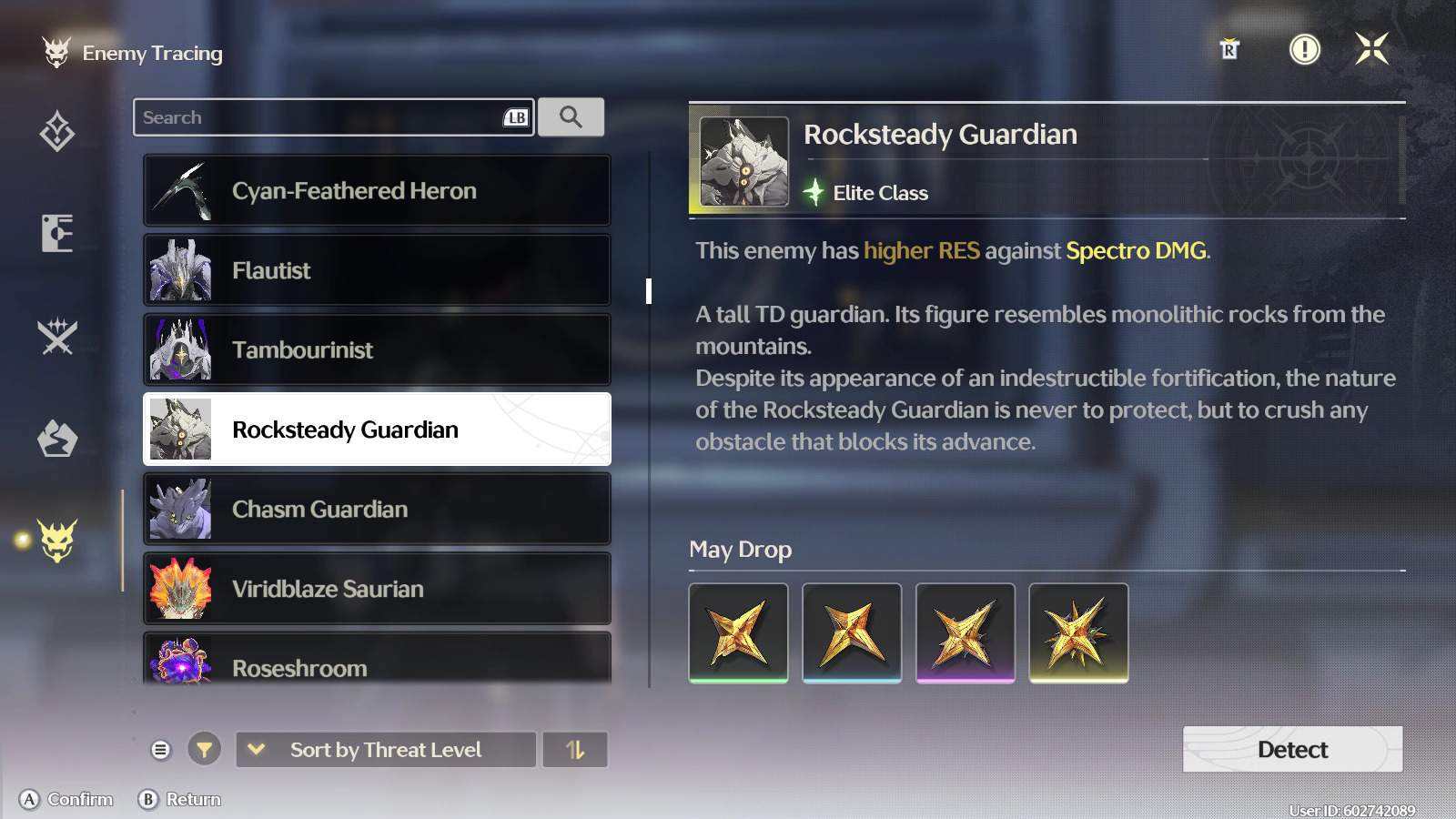Choose the Roseshroom enemy entry
The height and width of the screenshot is (819, 1456).
coord(377,662)
